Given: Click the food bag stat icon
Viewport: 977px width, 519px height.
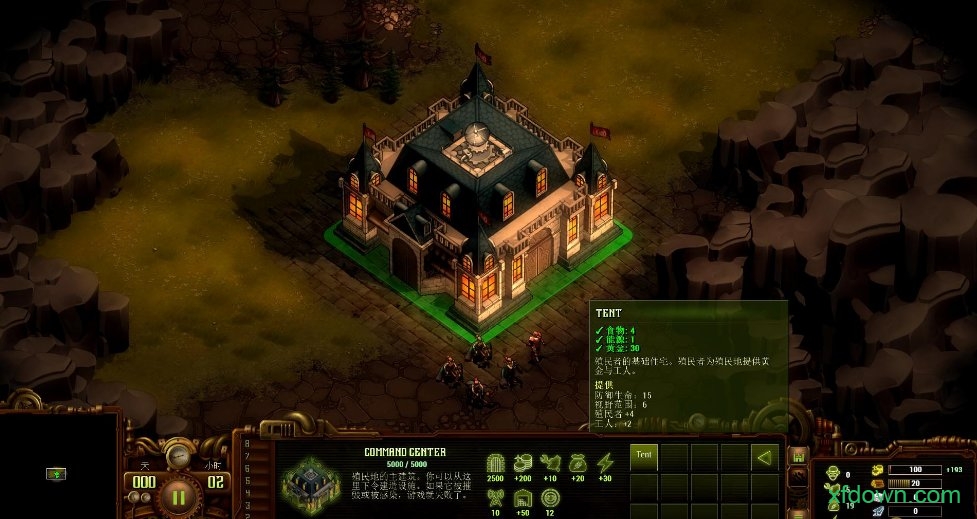Looking at the screenshot, I should (x=578, y=463).
